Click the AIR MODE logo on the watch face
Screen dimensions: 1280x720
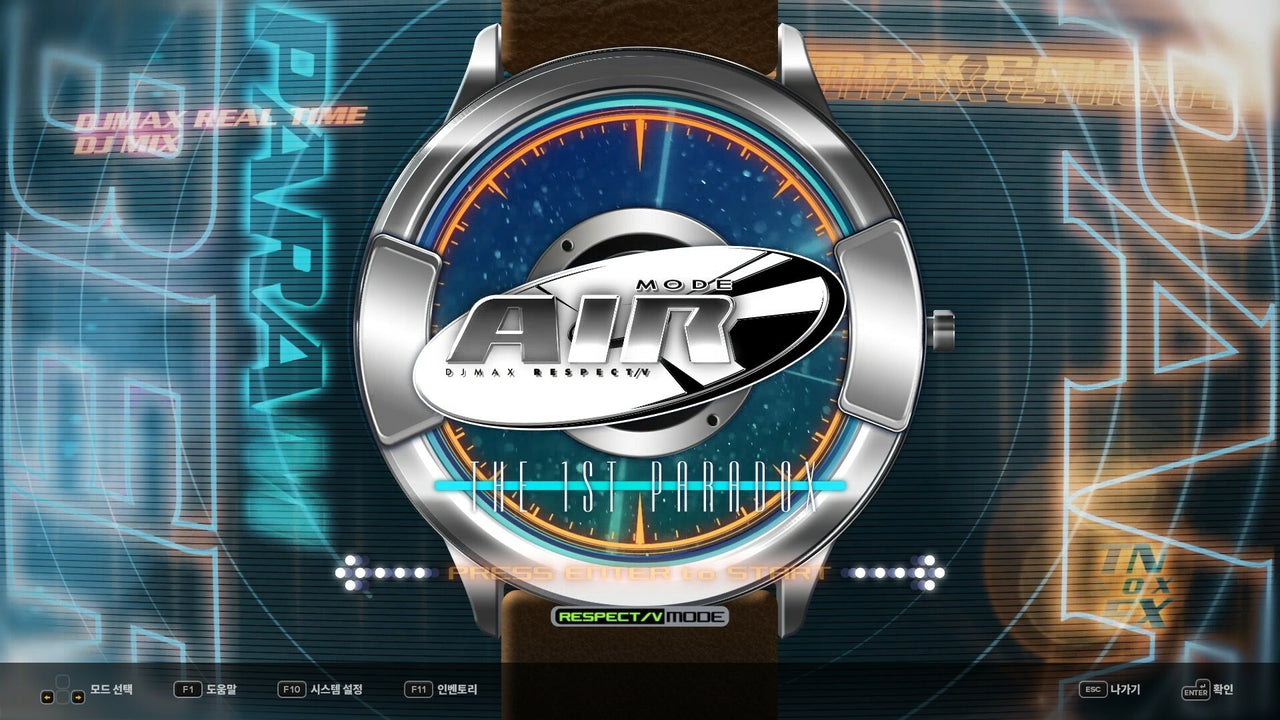point(615,330)
